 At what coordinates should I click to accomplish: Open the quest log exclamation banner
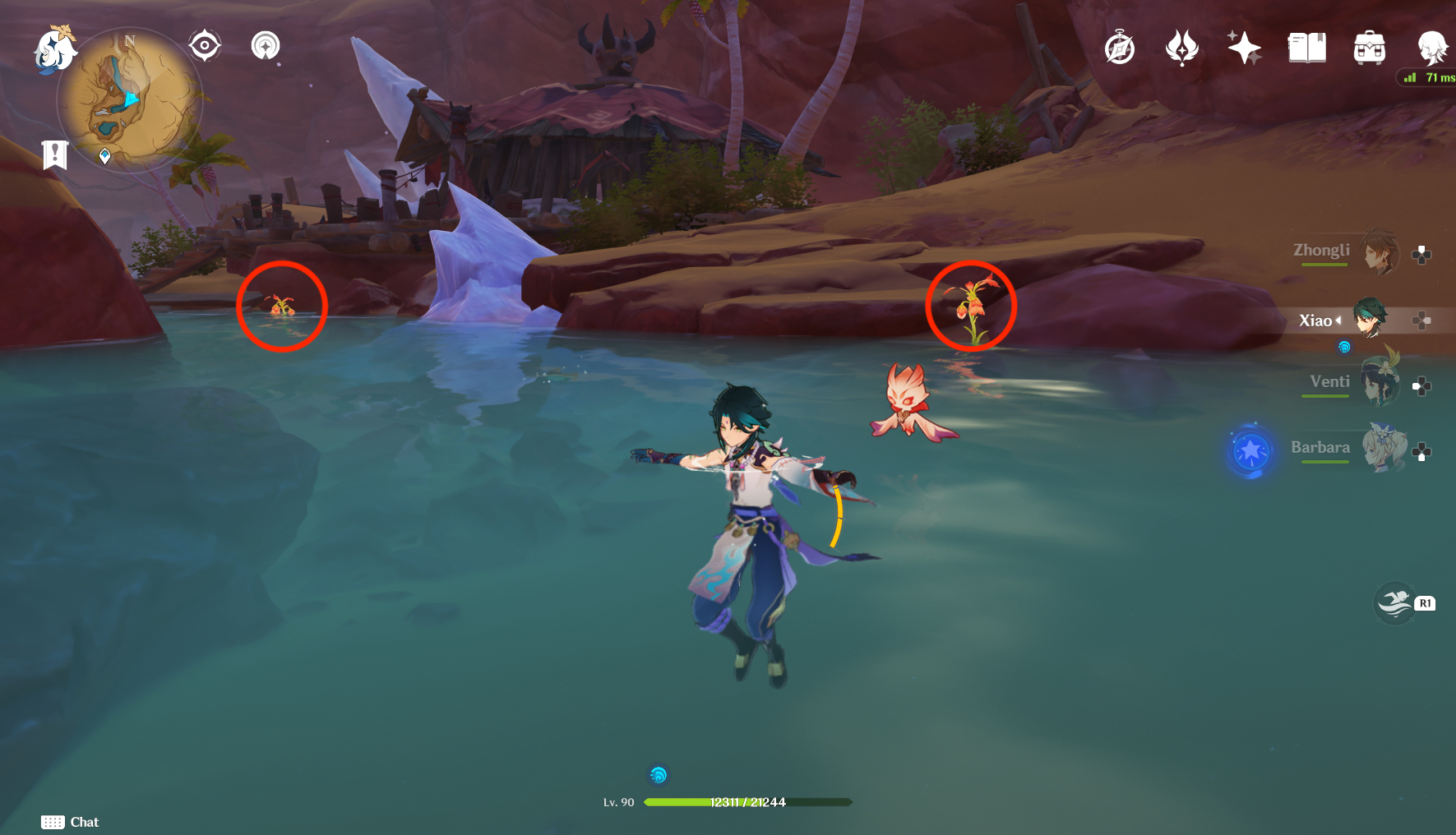(x=55, y=155)
